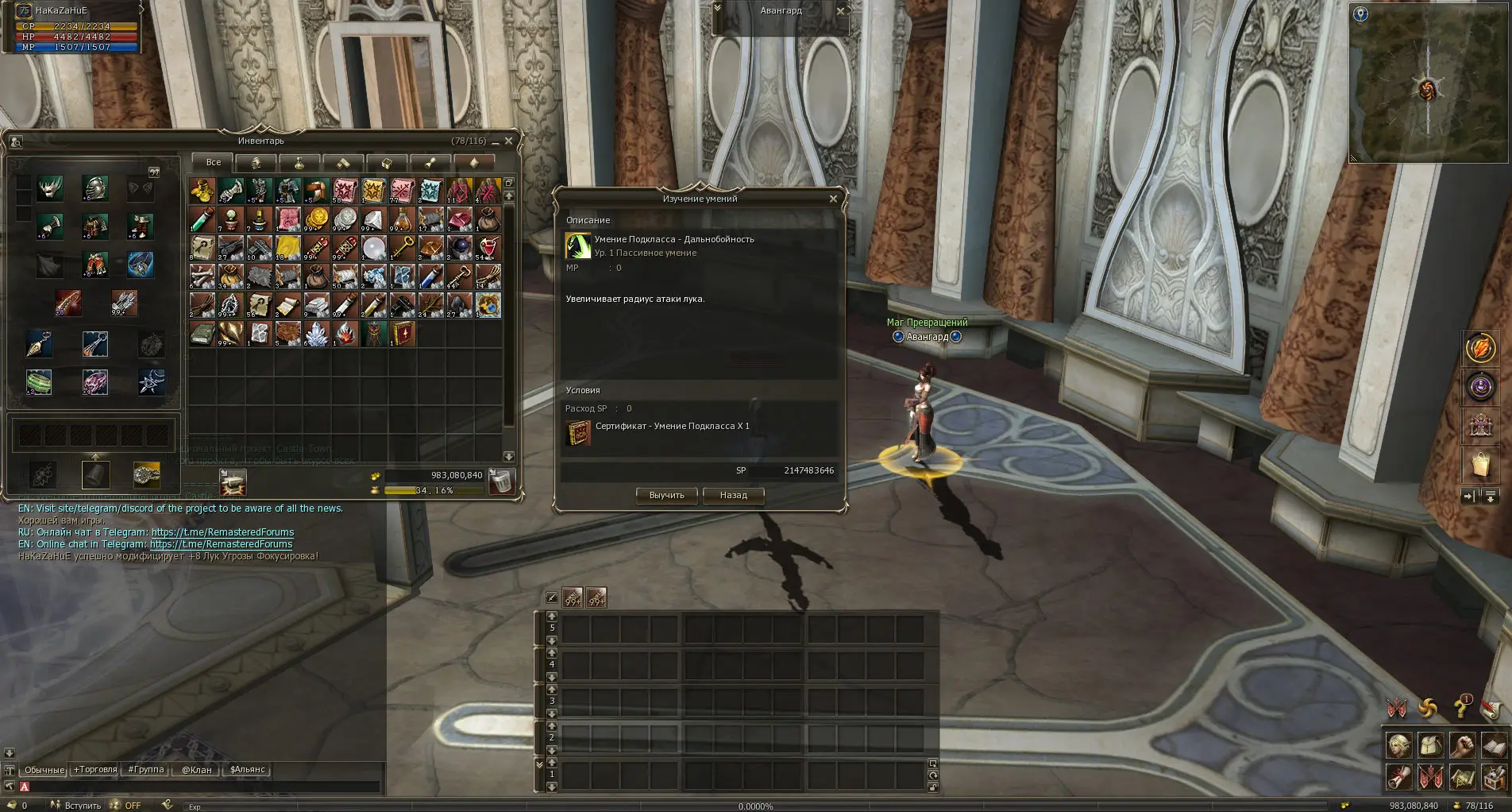The image size is (1512, 812).
Task: Switch to the Все inventory tab
Action: click(213, 162)
